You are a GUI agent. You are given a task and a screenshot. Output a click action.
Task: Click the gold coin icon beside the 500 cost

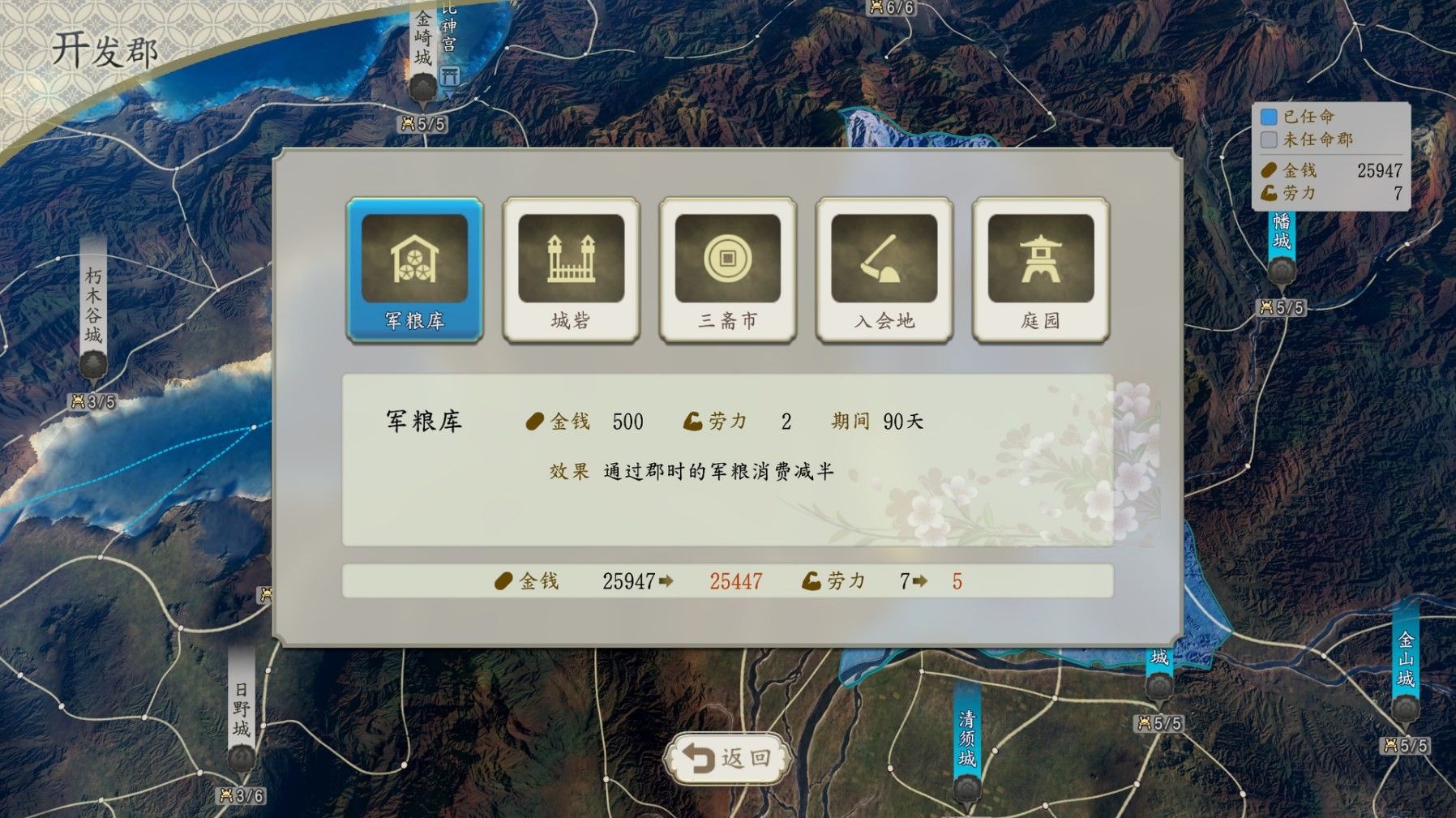pyautogui.click(x=537, y=421)
